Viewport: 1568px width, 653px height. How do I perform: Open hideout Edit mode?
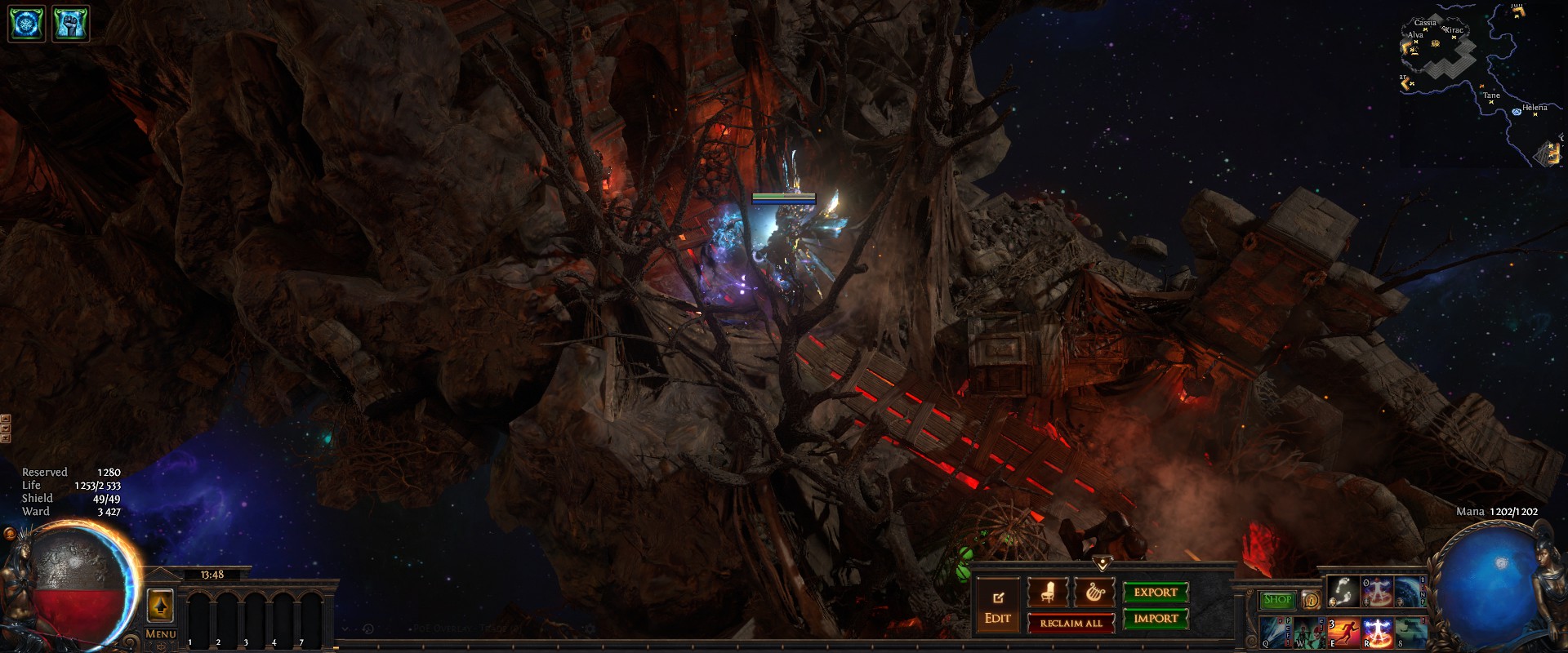tap(998, 606)
